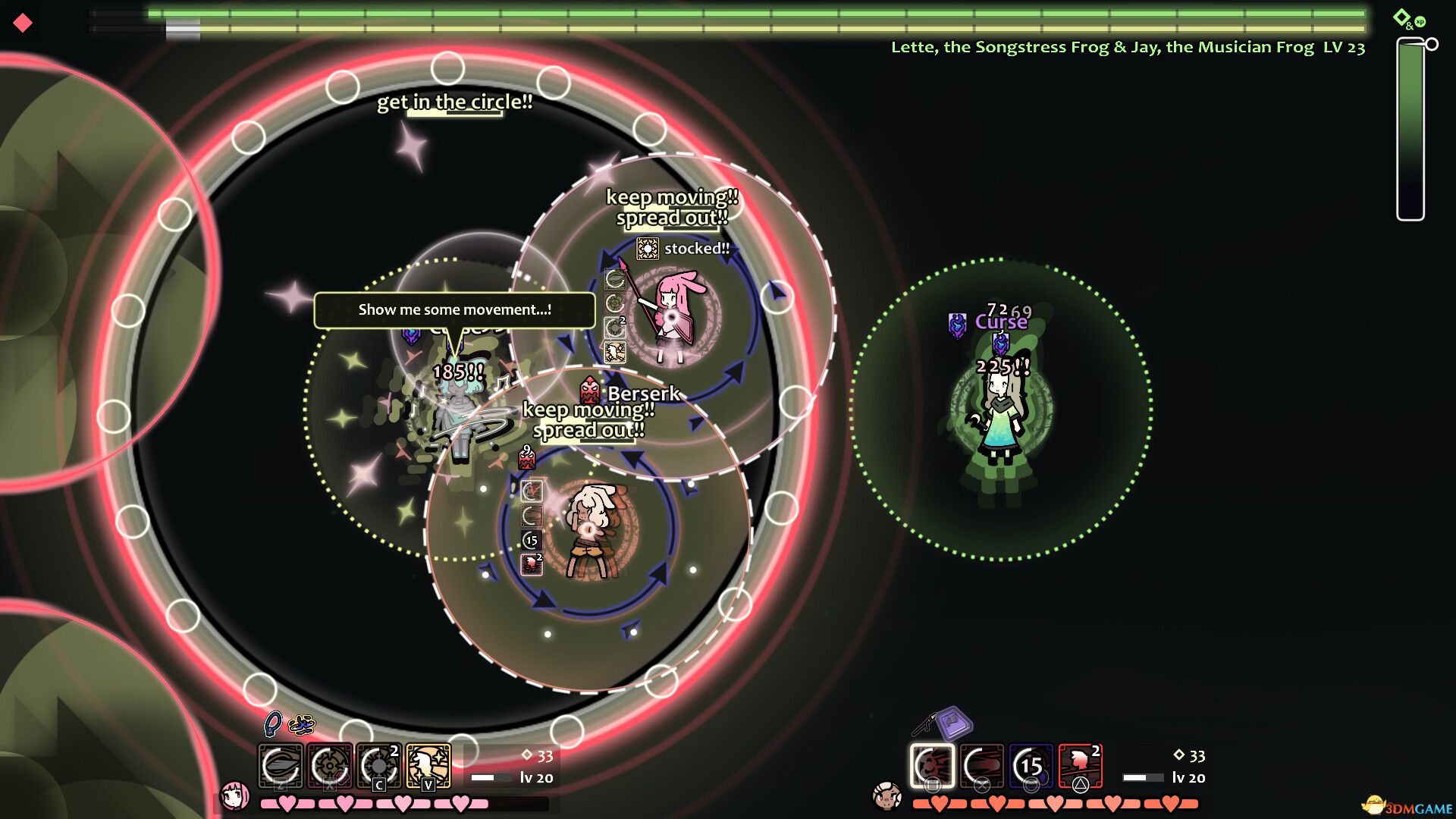This screenshot has height=819, width=1456.
Task: Trigger the red-framed silhouette ability with 2
Action: [x=1081, y=766]
